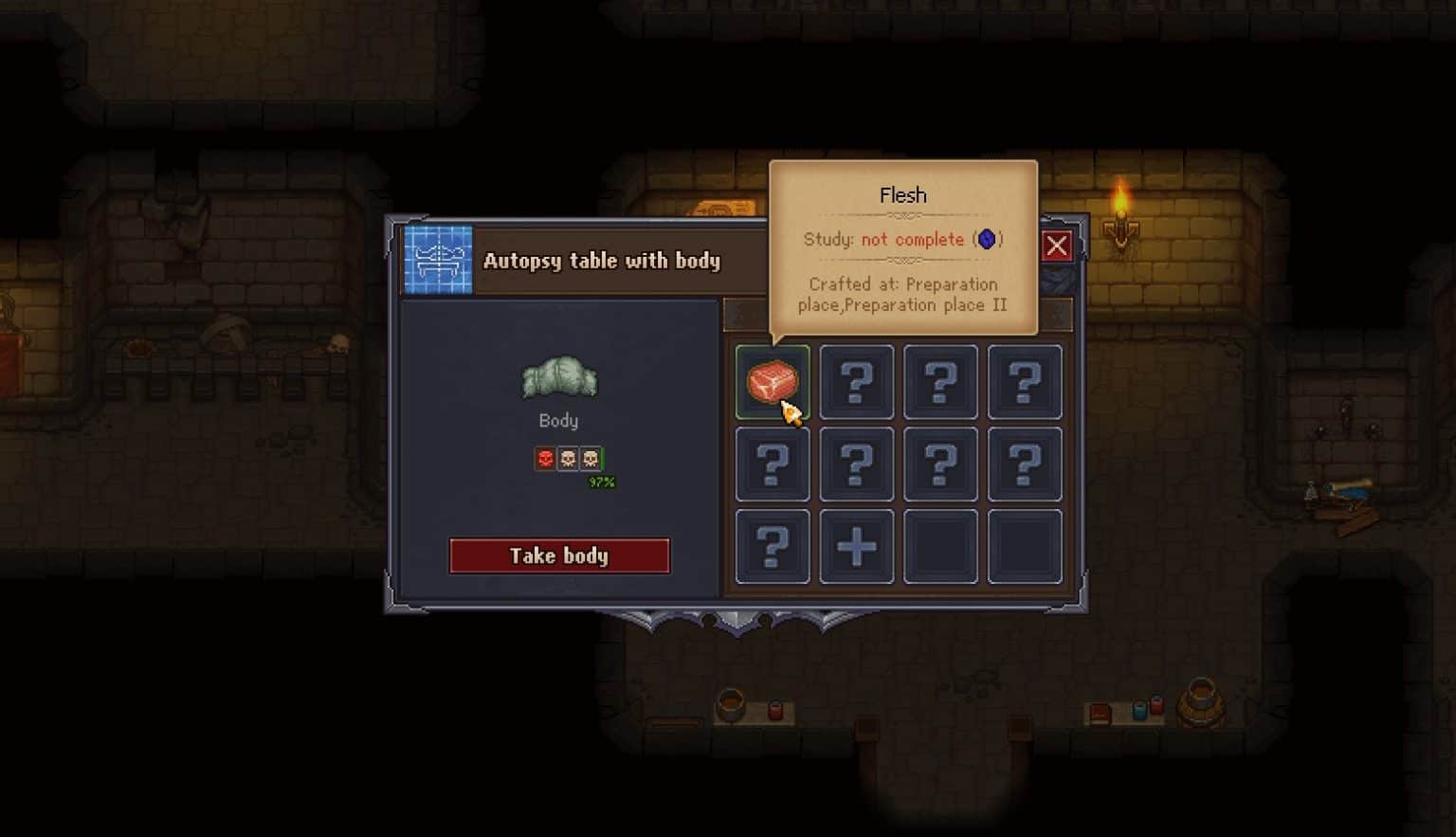Click the second white skull icon
The width and height of the screenshot is (1456, 837).
click(591, 458)
